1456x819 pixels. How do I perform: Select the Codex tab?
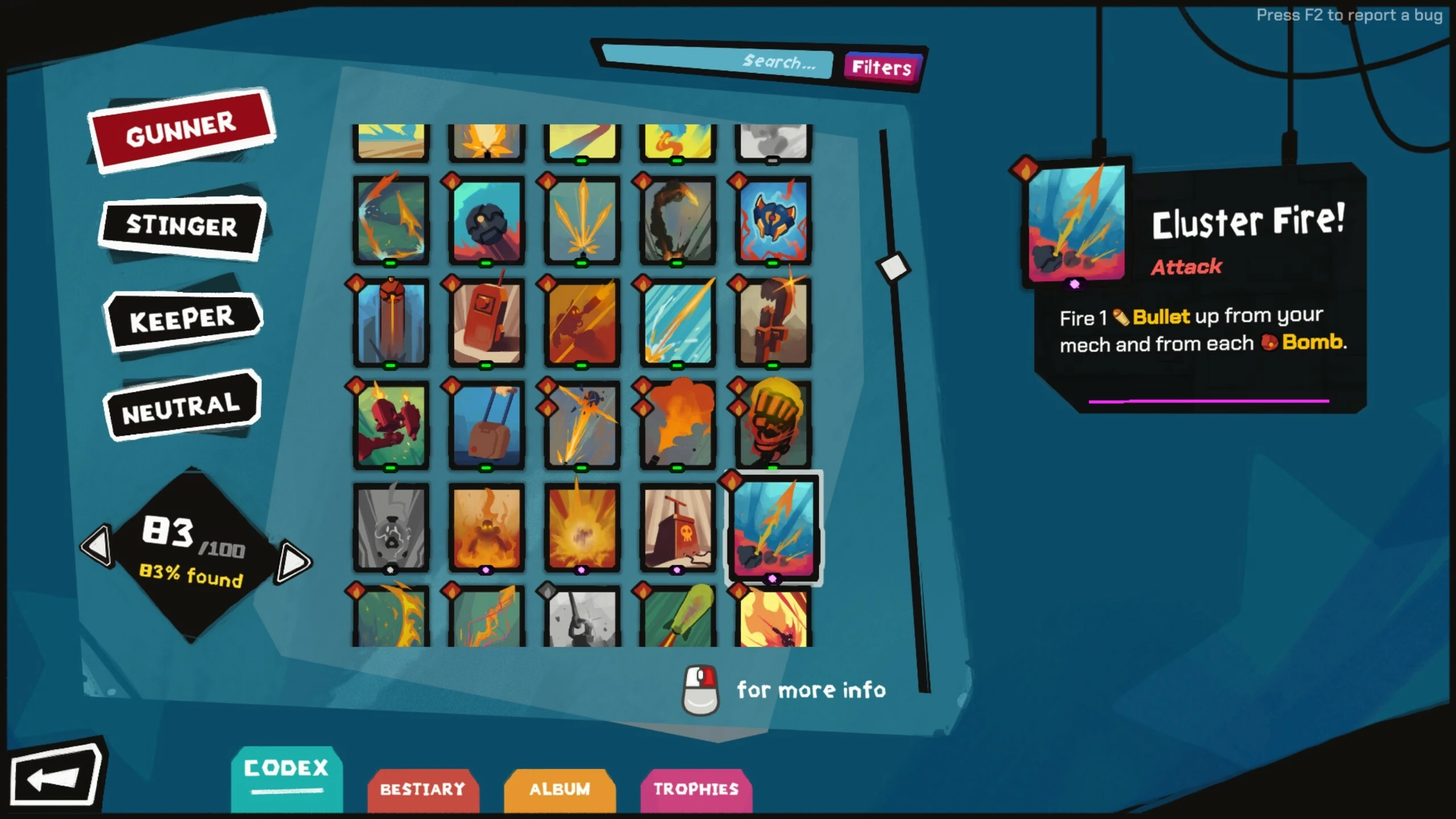click(286, 769)
